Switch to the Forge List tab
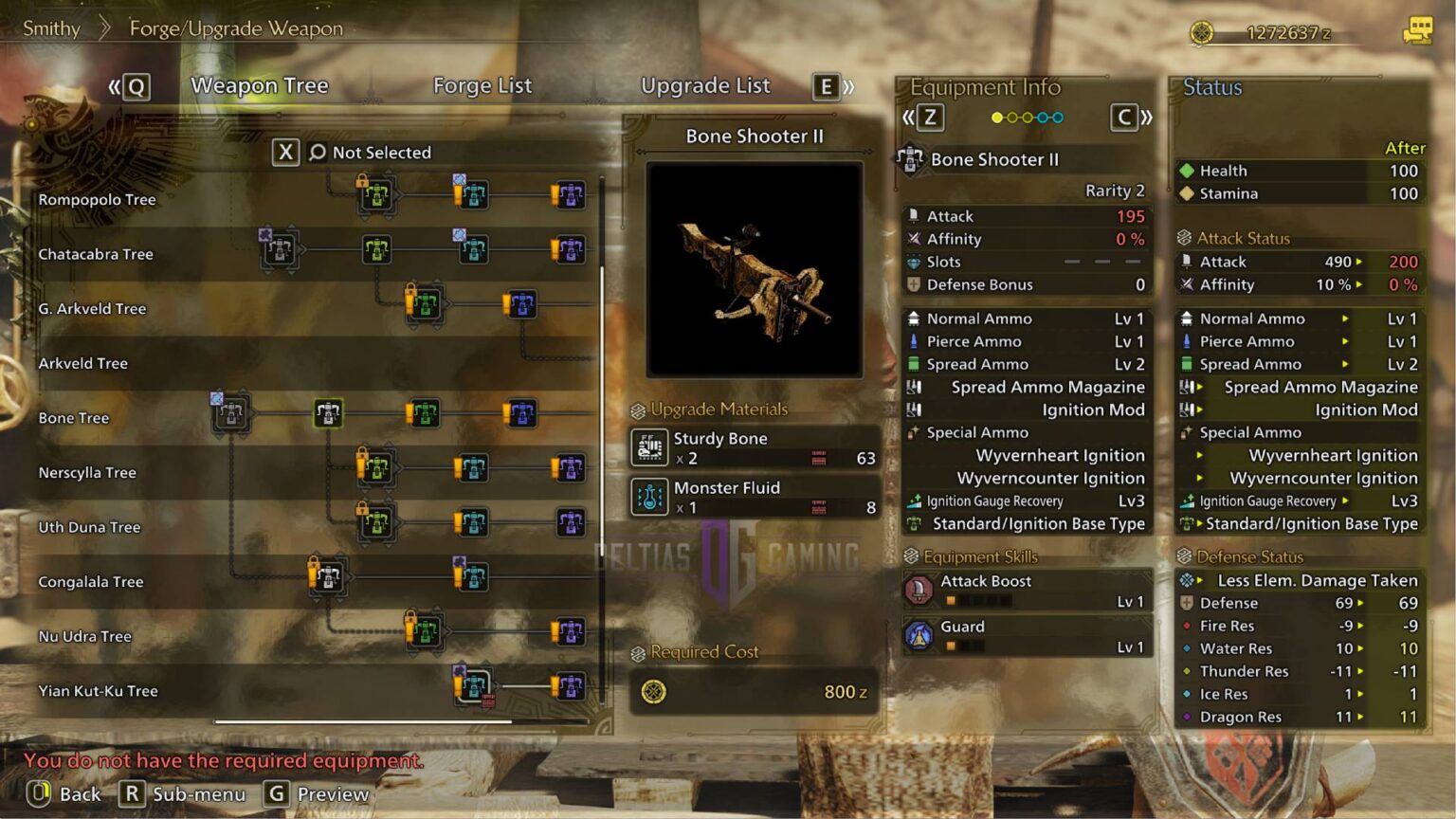This screenshot has width=1456, height=819. (x=482, y=85)
